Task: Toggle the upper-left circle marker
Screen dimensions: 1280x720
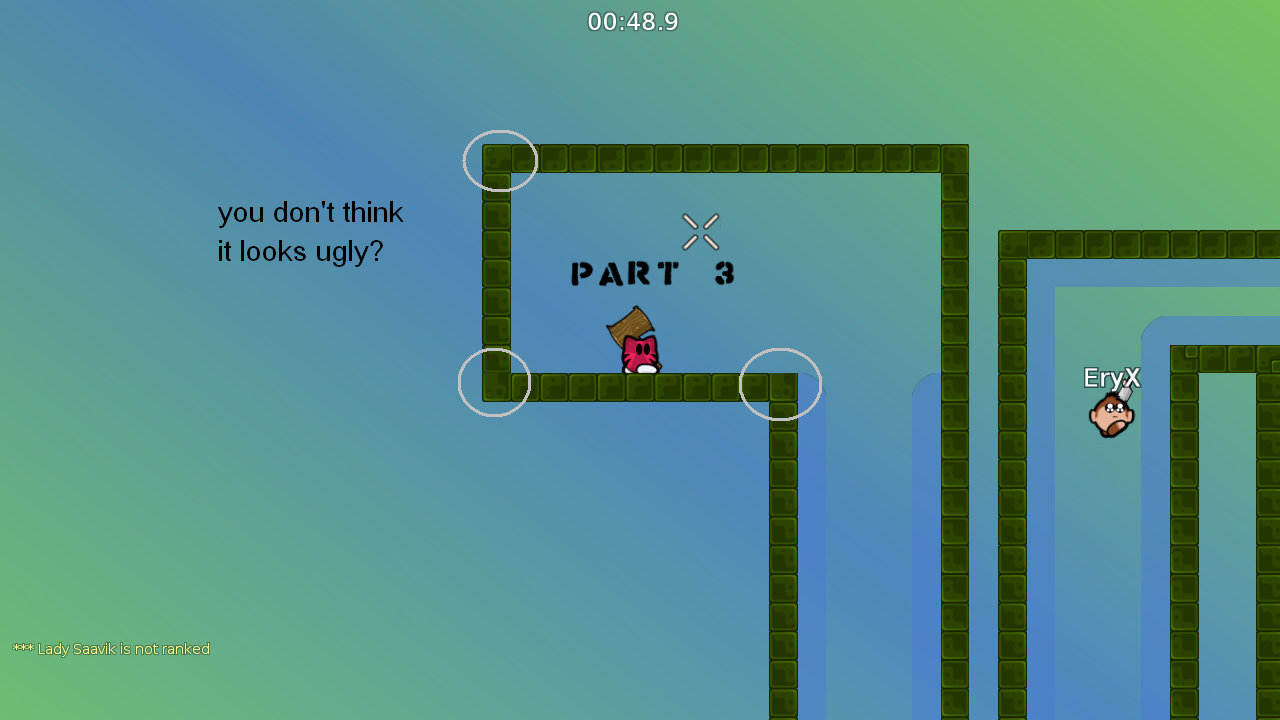Action: tap(500, 160)
